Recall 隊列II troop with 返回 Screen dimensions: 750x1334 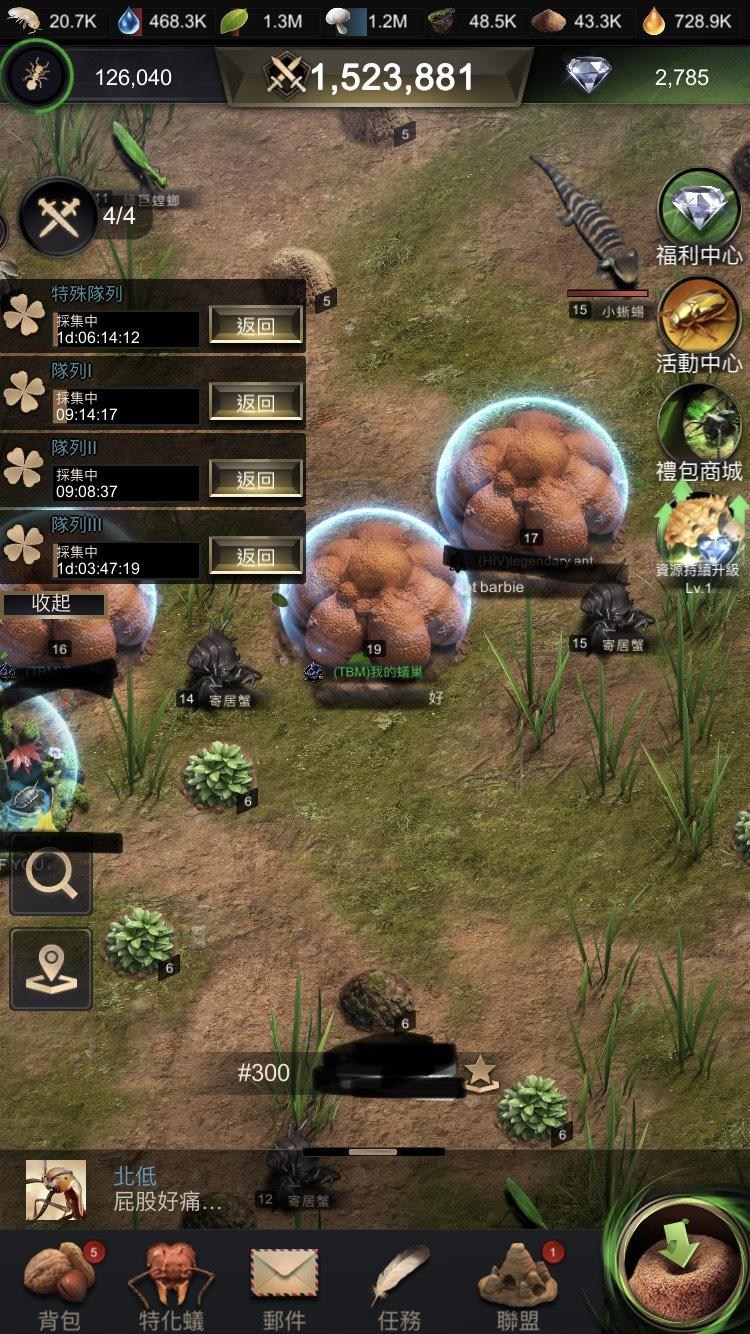(255, 479)
